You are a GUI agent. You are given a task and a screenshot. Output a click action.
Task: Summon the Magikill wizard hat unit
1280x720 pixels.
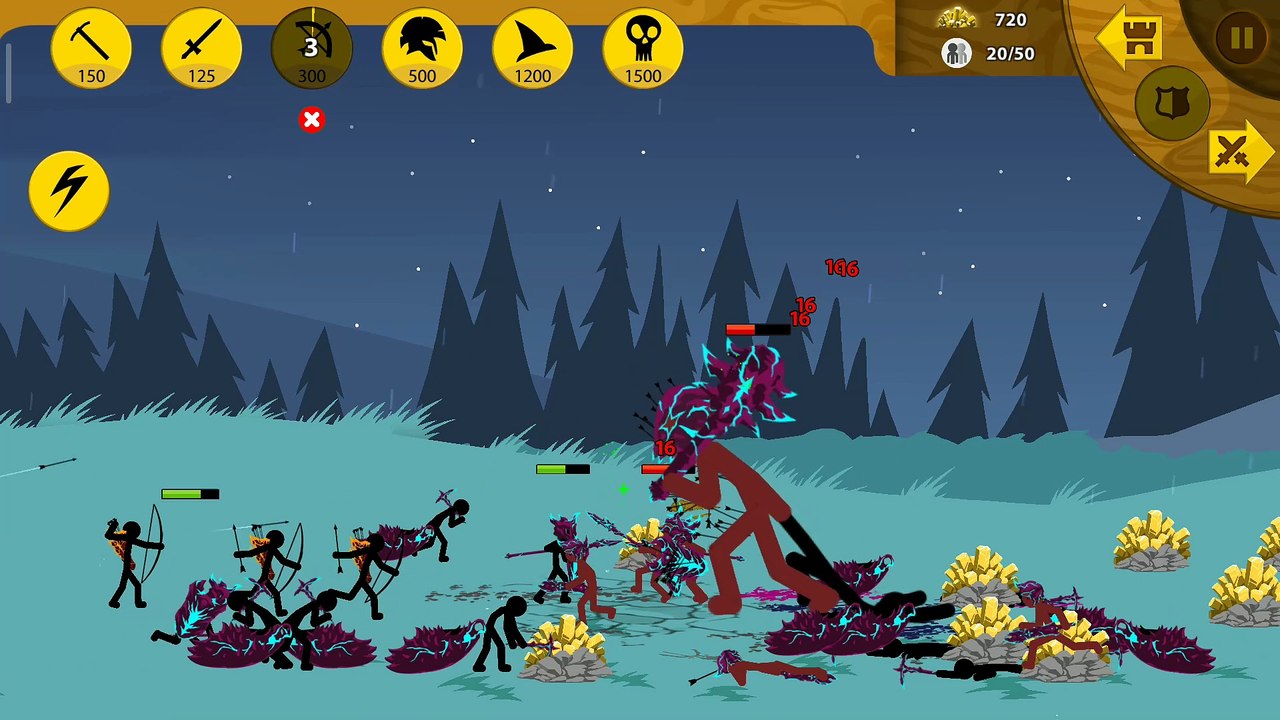click(x=532, y=48)
